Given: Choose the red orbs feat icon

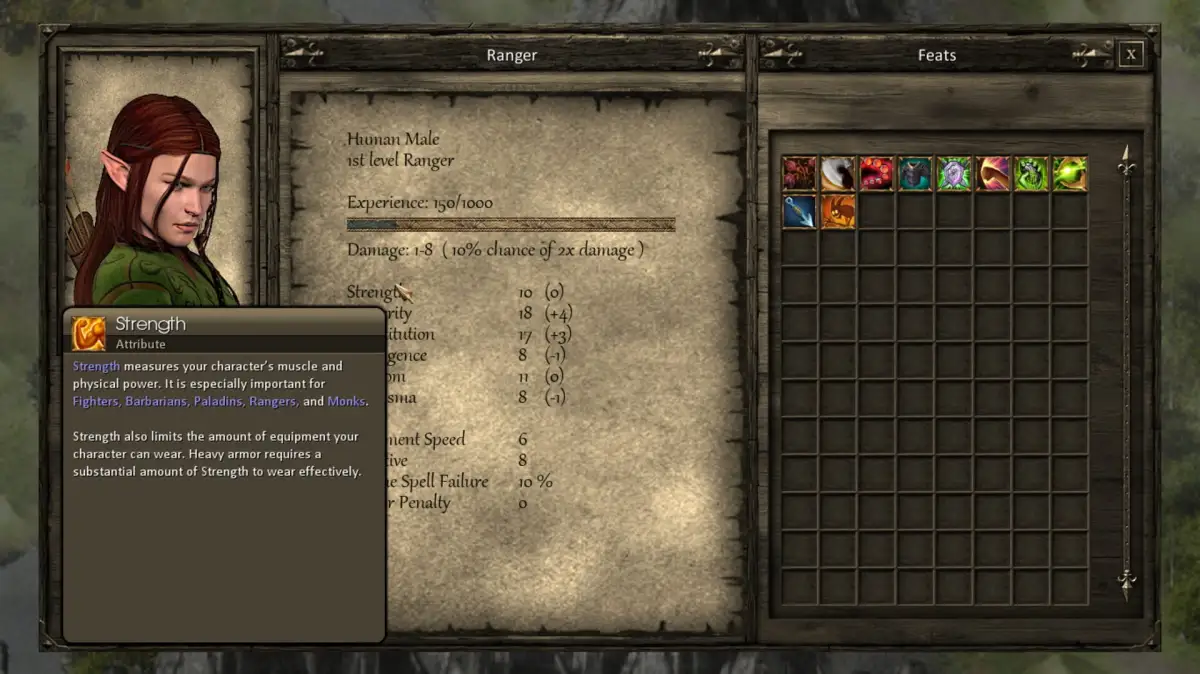Looking at the screenshot, I should (x=877, y=174).
